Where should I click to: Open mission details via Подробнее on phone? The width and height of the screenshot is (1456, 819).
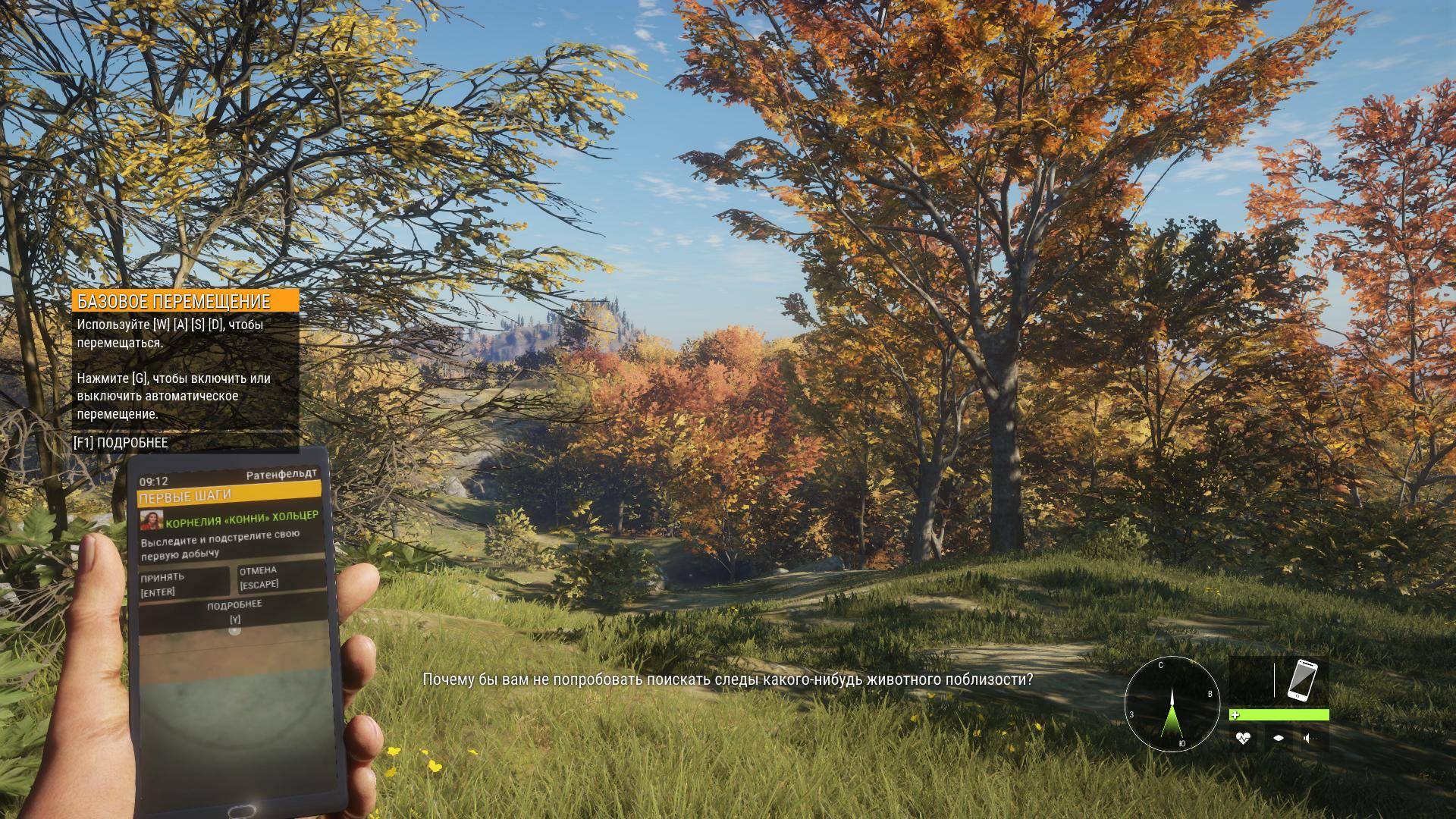pos(234,611)
